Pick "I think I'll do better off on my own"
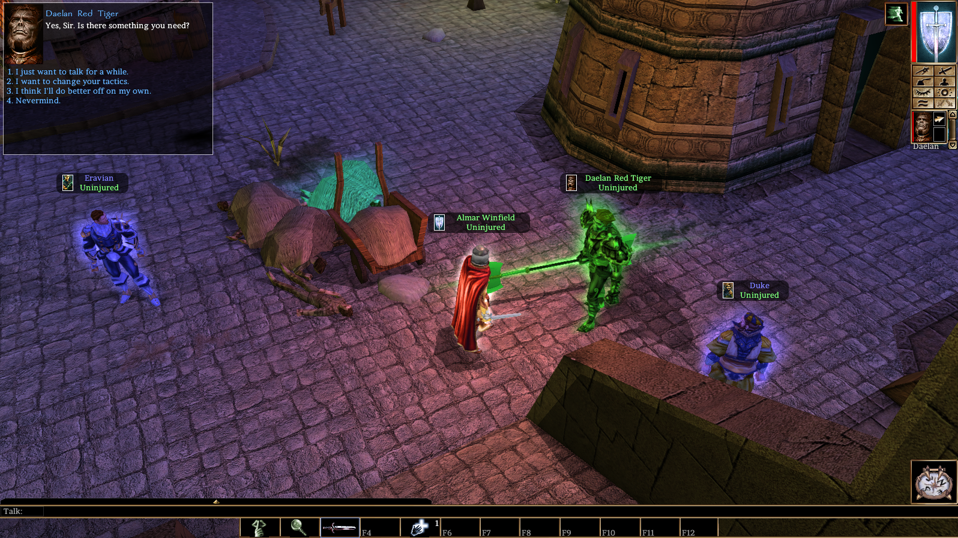This screenshot has width=958, height=538. tap(82, 91)
